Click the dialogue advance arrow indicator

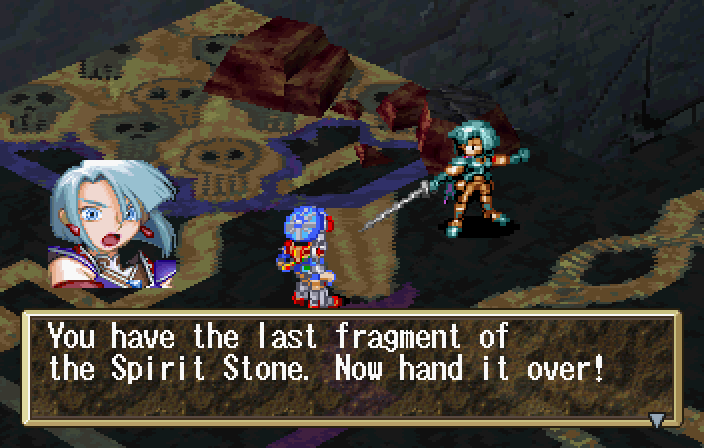pyautogui.click(x=657, y=419)
